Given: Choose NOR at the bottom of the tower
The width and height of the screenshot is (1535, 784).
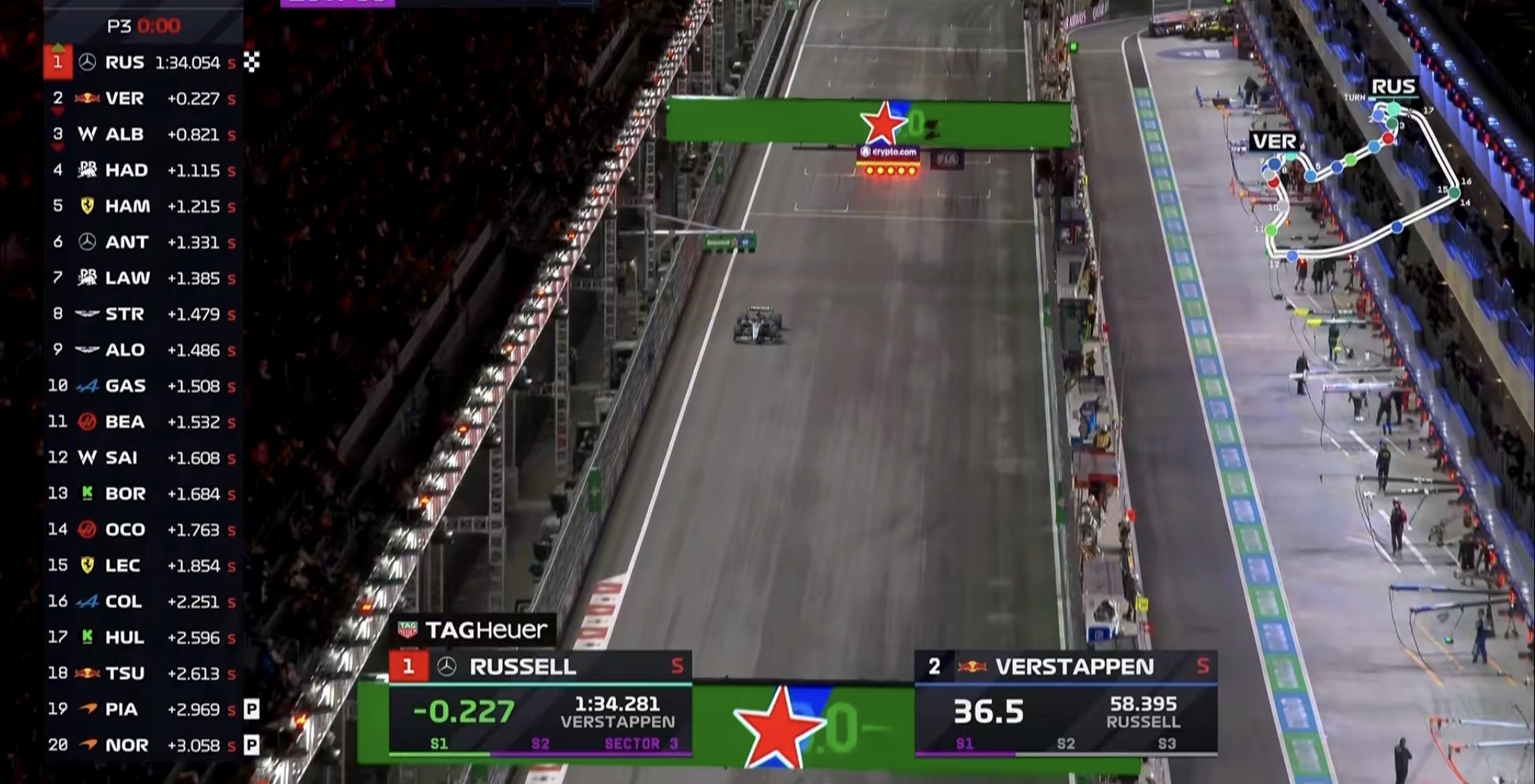Looking at the screenshot, I should coord(143,745).
